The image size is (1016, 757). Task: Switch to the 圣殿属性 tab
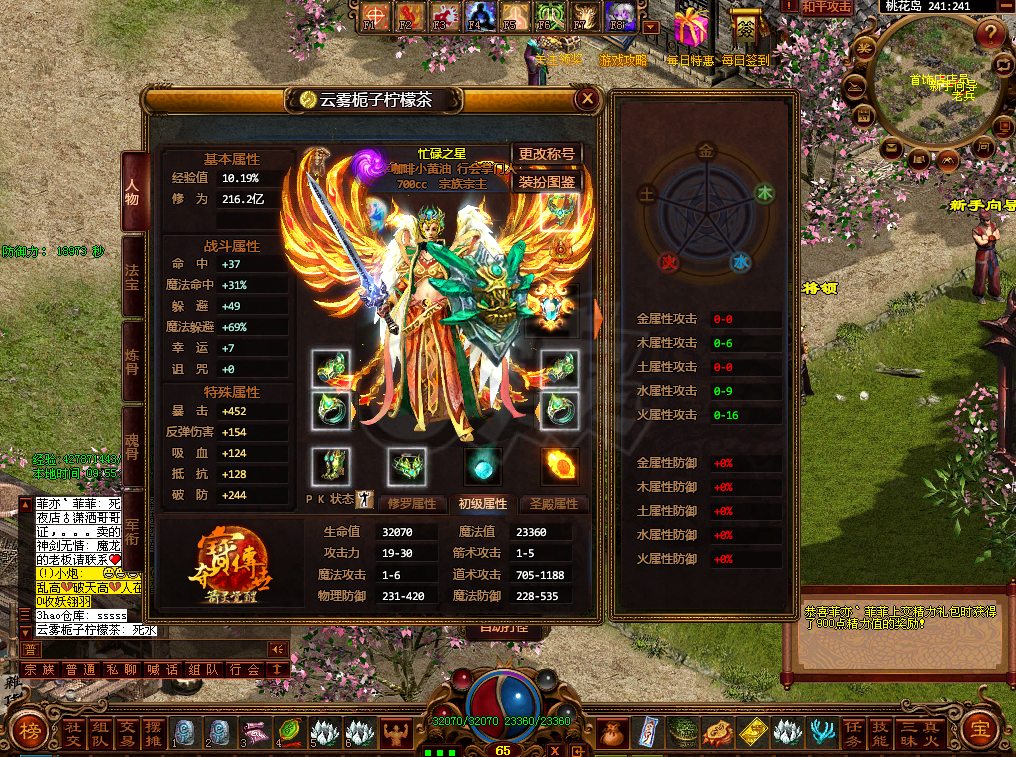click(555, 504)
